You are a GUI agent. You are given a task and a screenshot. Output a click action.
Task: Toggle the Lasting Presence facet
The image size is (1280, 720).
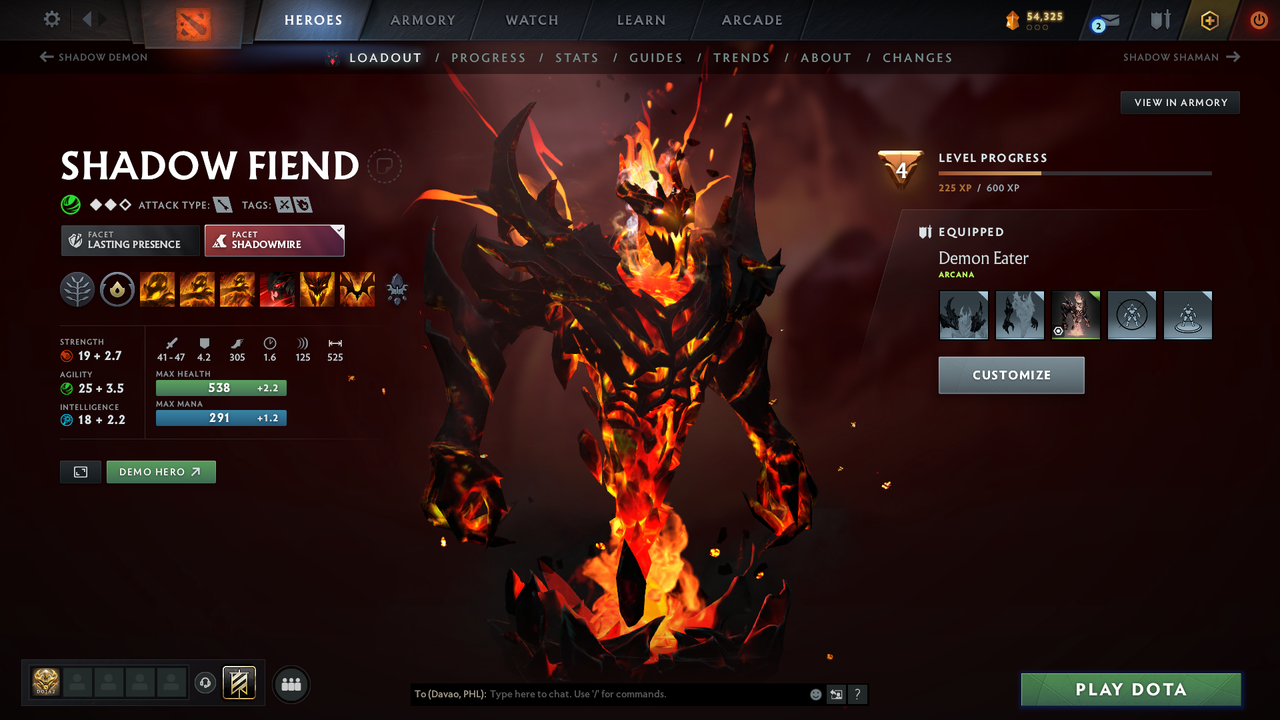[x=130, y=240]
